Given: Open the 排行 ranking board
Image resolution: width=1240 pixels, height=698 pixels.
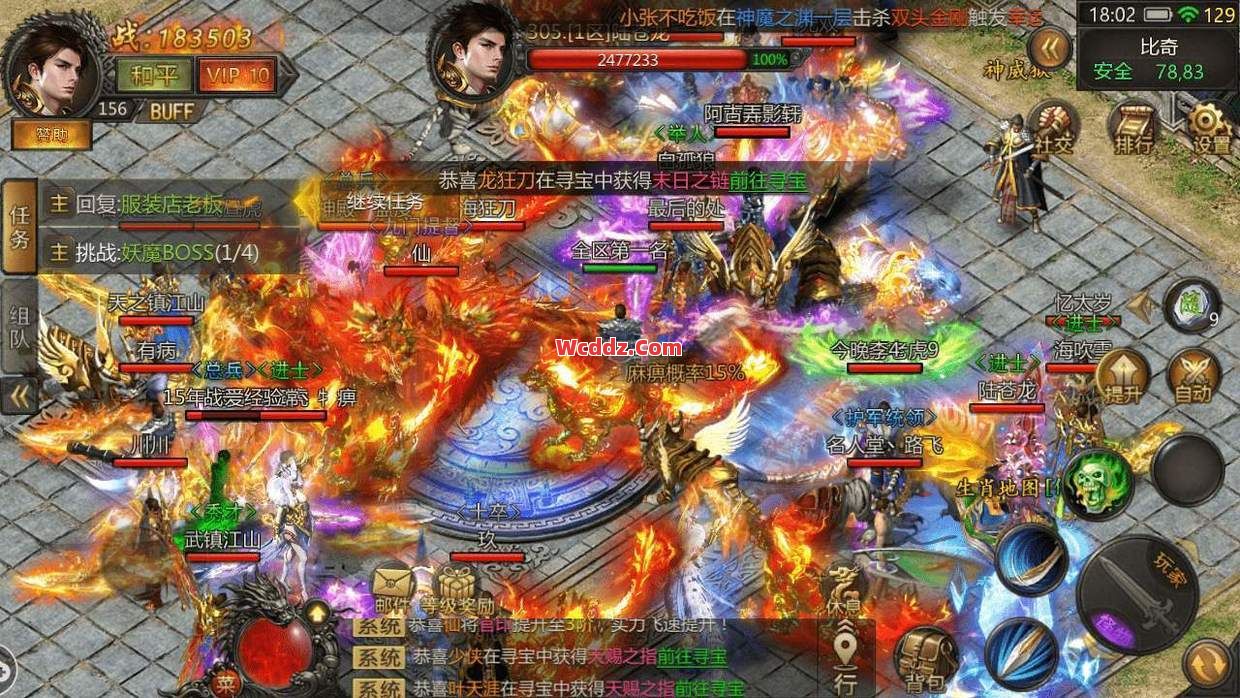Looking at the screenshot, I should [x=1133, y=130].
